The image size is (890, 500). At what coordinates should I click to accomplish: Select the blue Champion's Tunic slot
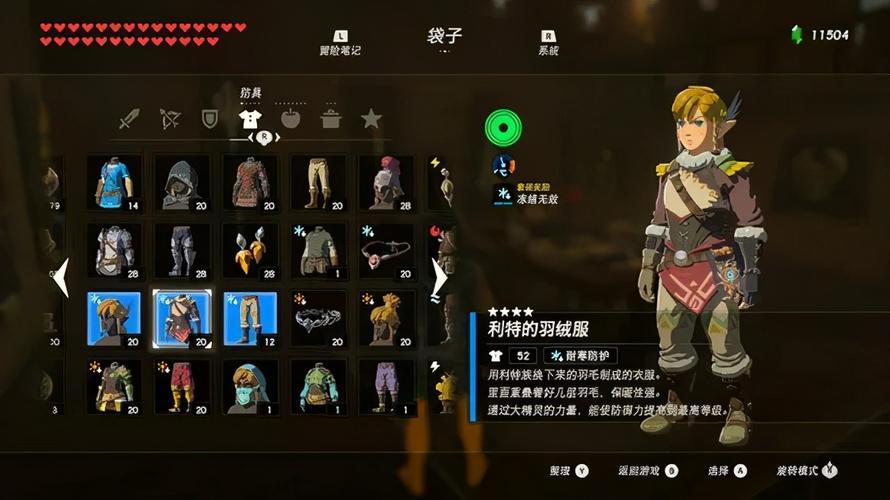coord(114,182)
